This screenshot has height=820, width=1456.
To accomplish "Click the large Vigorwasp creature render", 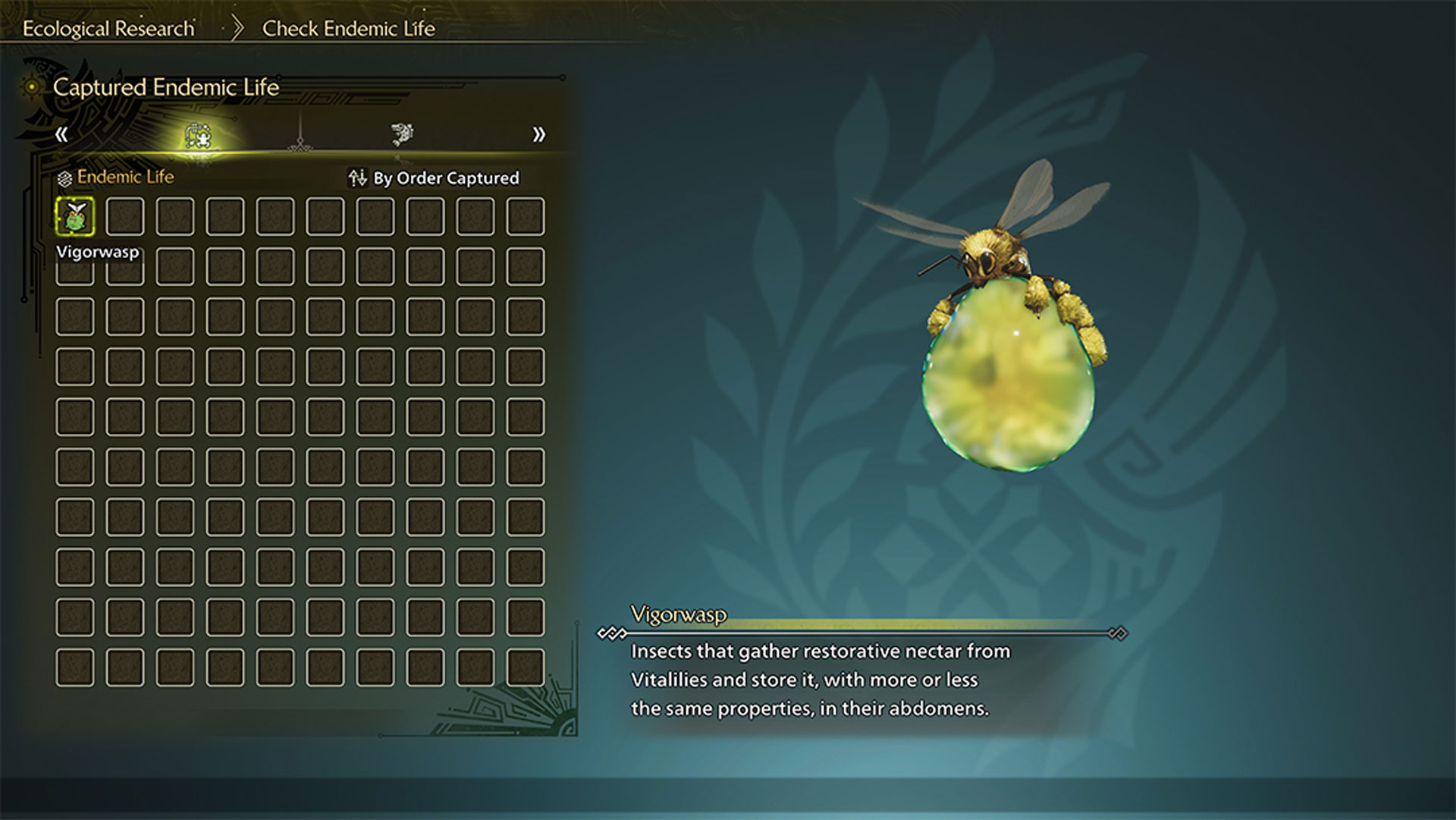I will (x=1009, y=357).
